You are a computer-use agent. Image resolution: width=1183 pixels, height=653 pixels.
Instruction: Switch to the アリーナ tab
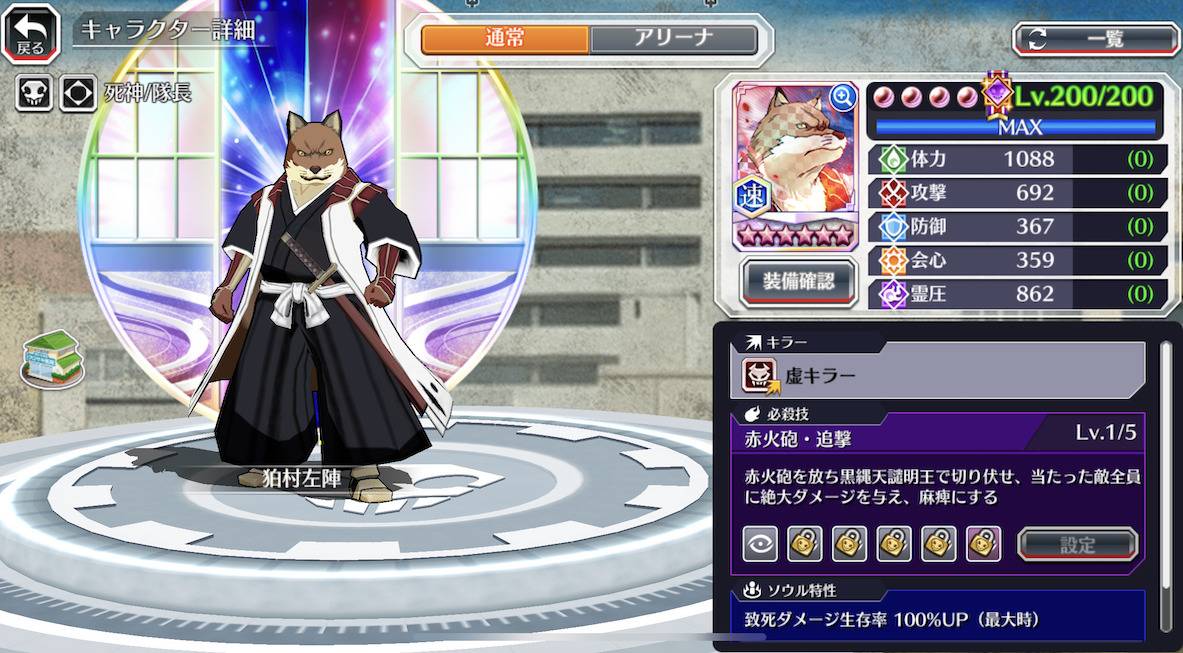pos(673,39)
